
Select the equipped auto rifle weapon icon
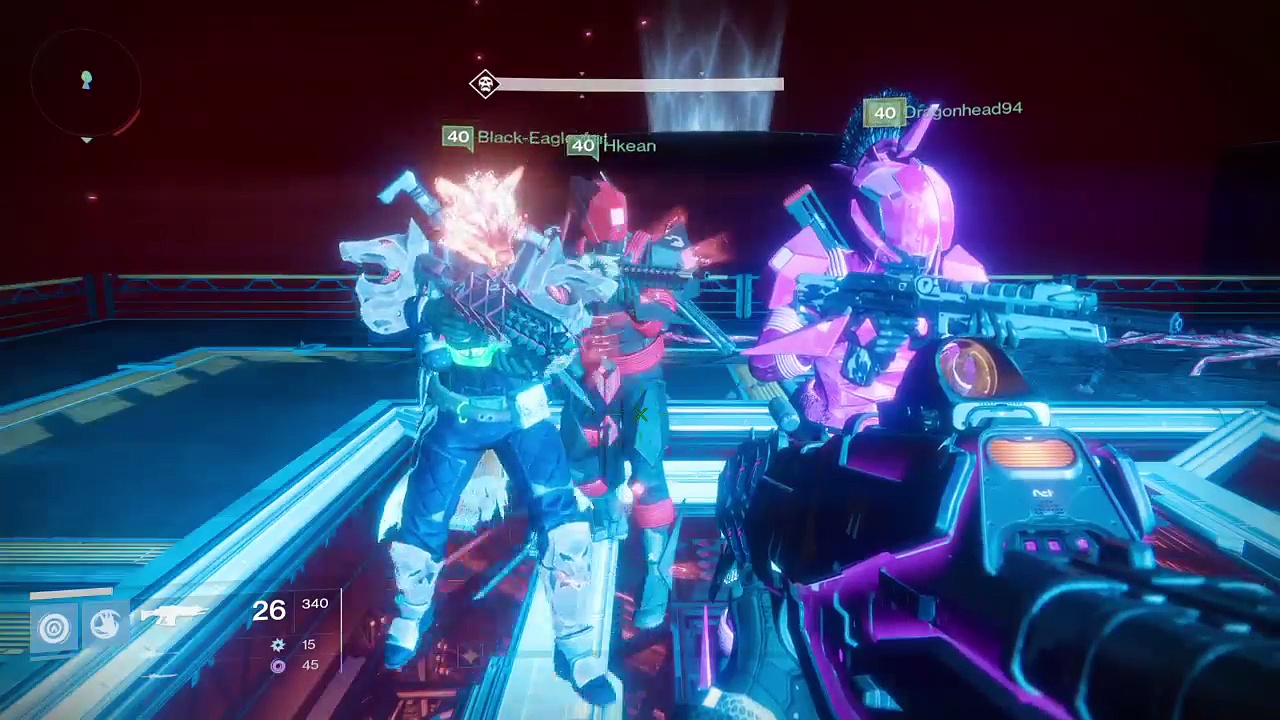[176, 615]
